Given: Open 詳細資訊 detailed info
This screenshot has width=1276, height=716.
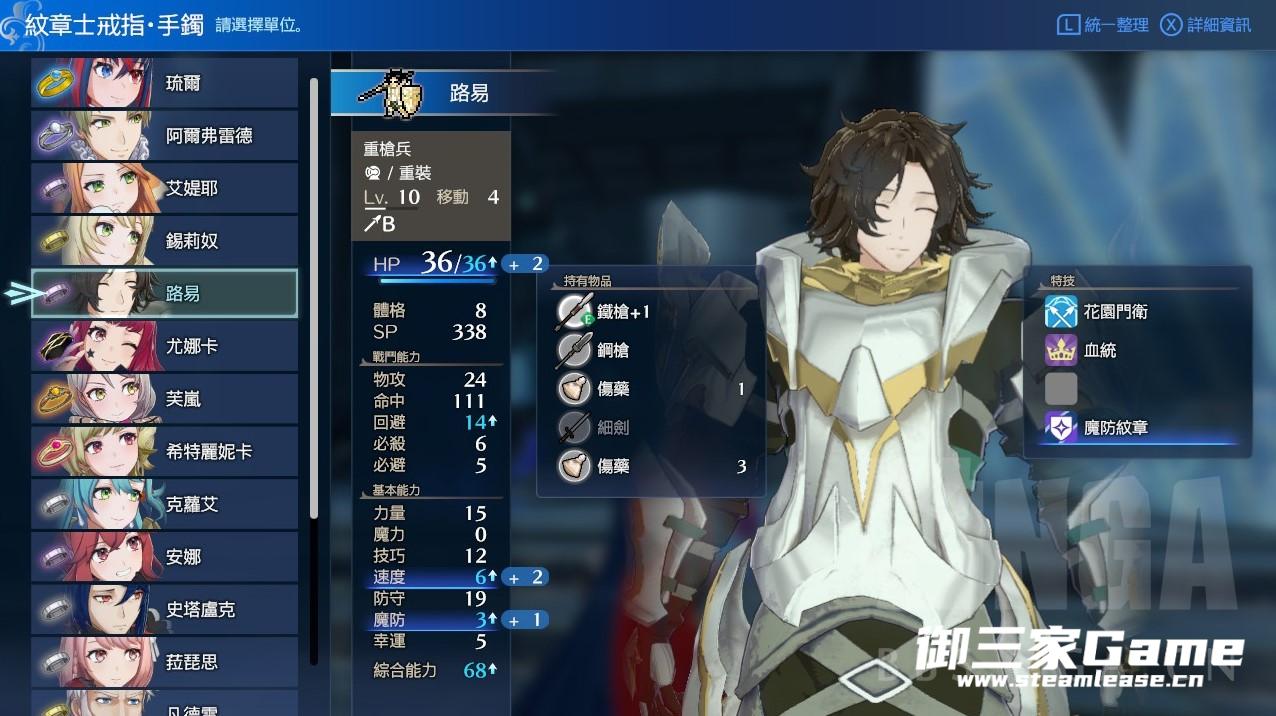Looking at the screenshot, I should [1206, 25].
